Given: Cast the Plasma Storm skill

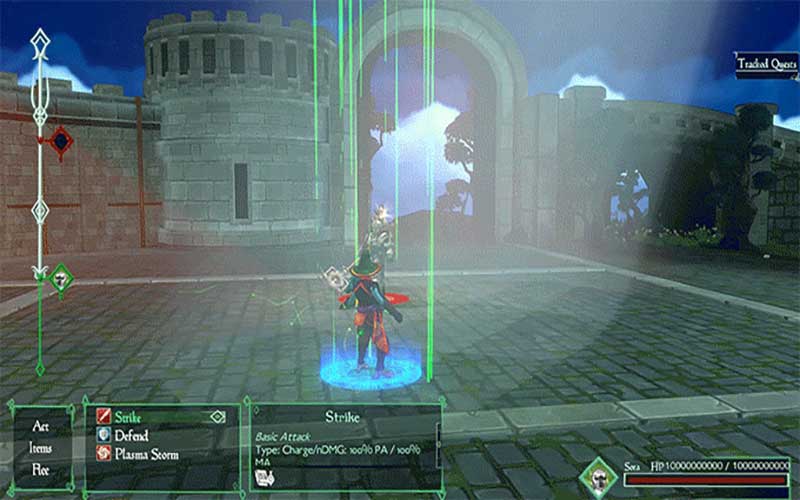Looking at the screenshot, I should (x=146, y=454).
